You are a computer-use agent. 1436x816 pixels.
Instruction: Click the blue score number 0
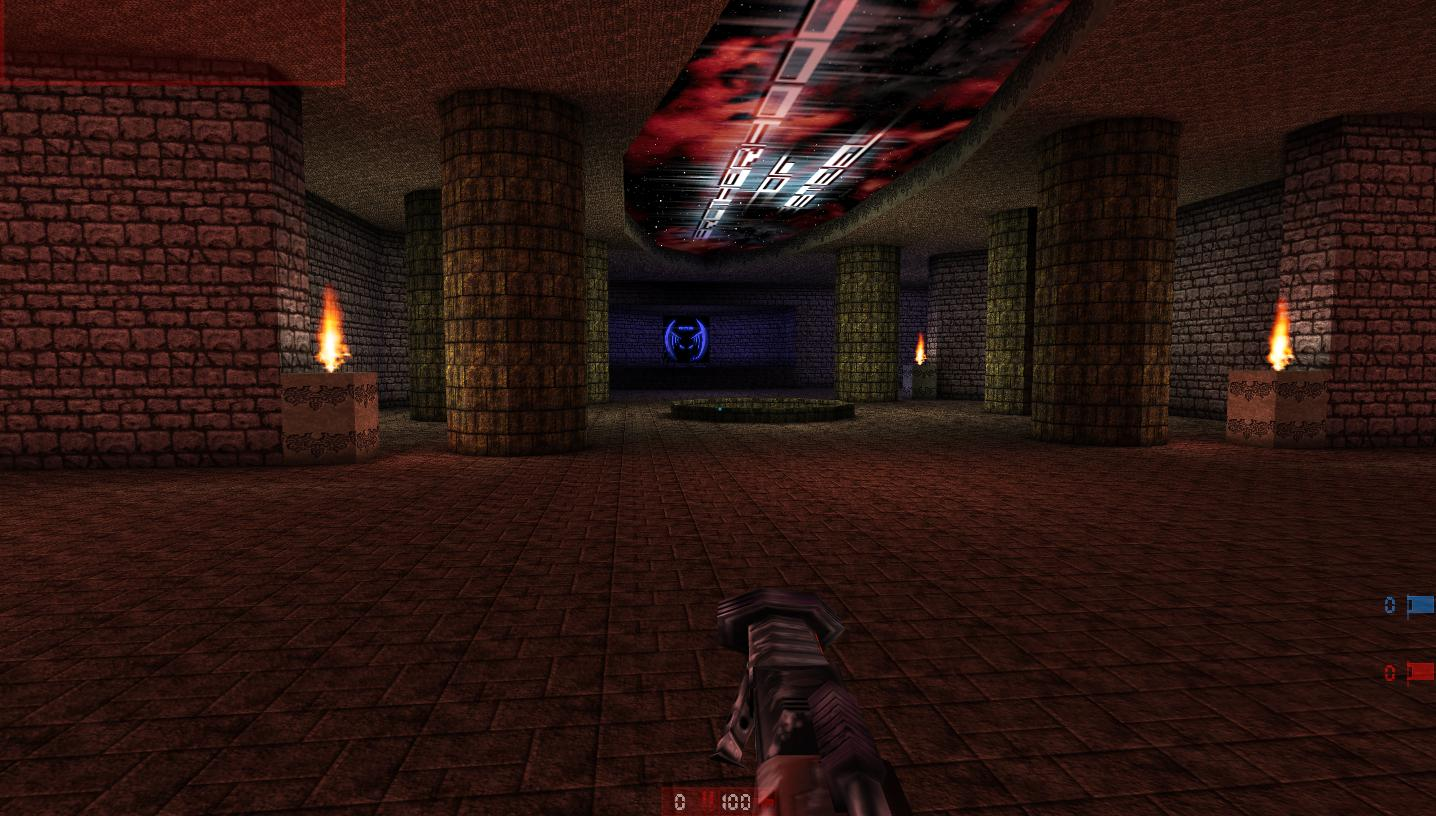[1389, 604]
